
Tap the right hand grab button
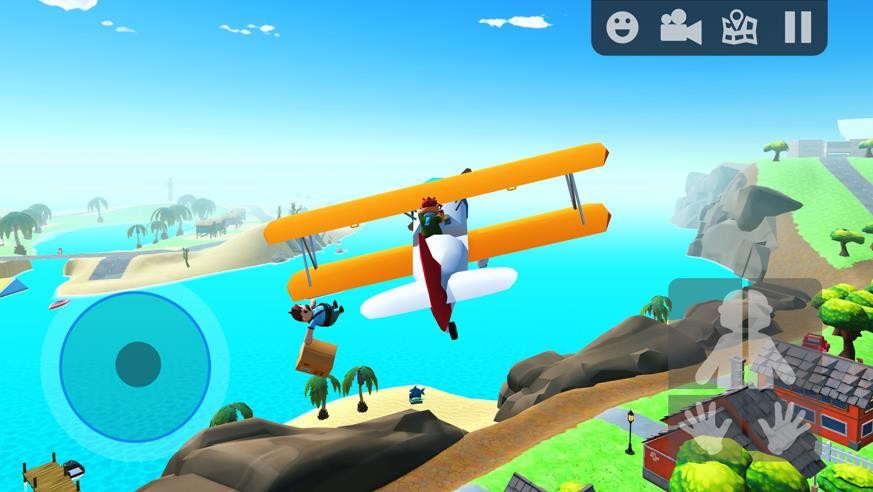click(783, 427)
